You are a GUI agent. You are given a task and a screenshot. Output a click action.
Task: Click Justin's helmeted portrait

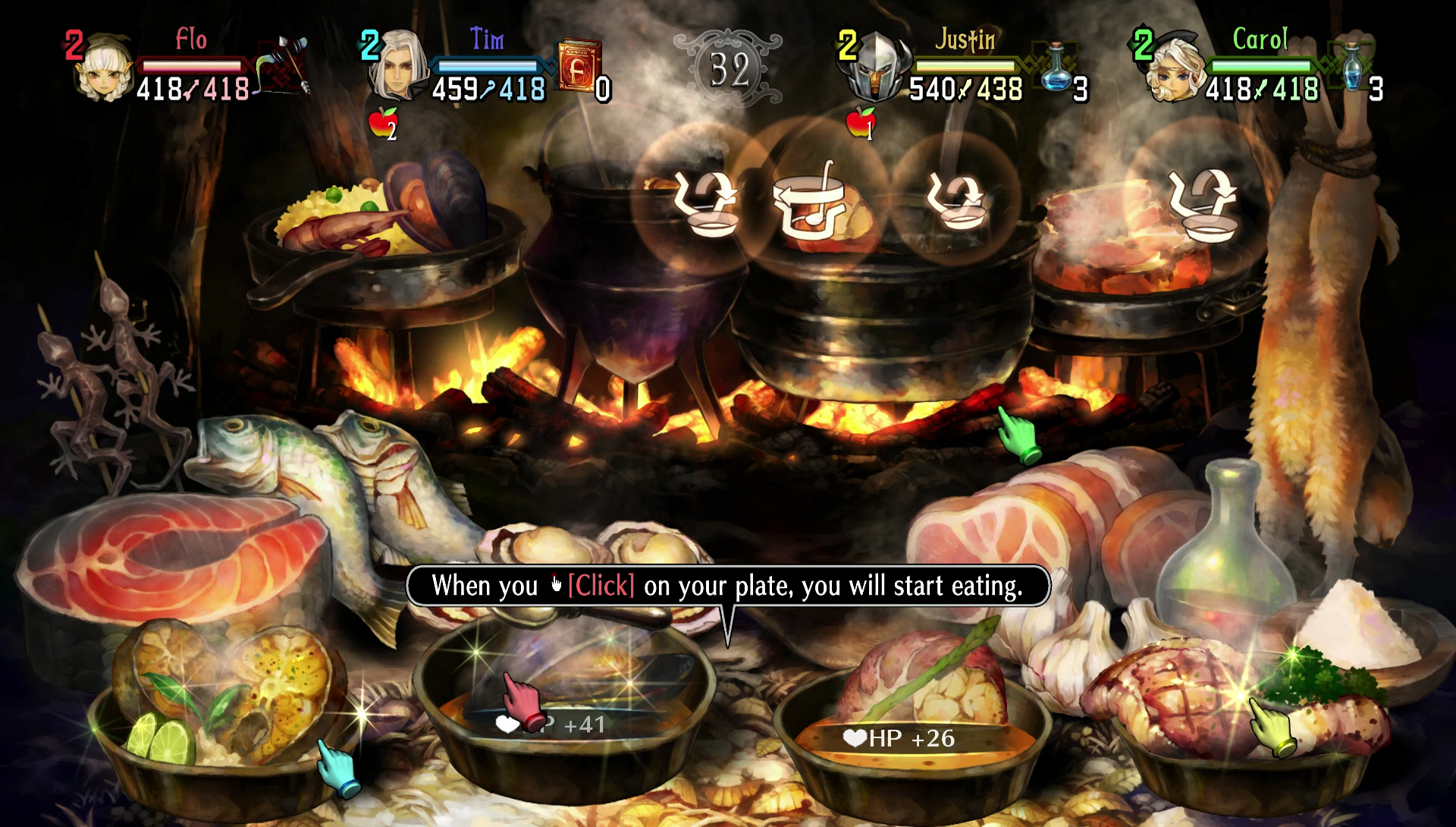[880, 68]
